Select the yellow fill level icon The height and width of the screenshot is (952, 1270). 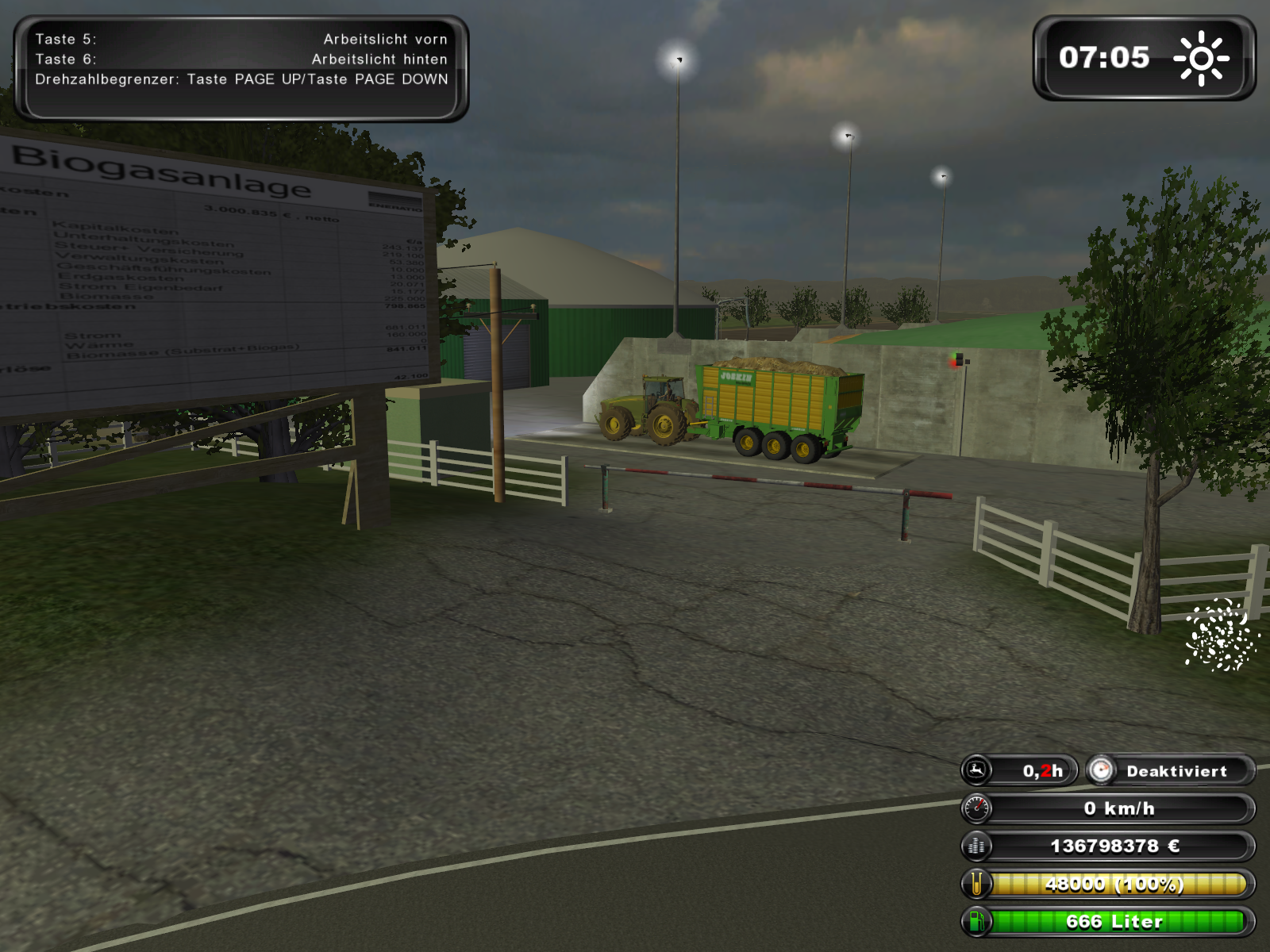click(977, 884)
